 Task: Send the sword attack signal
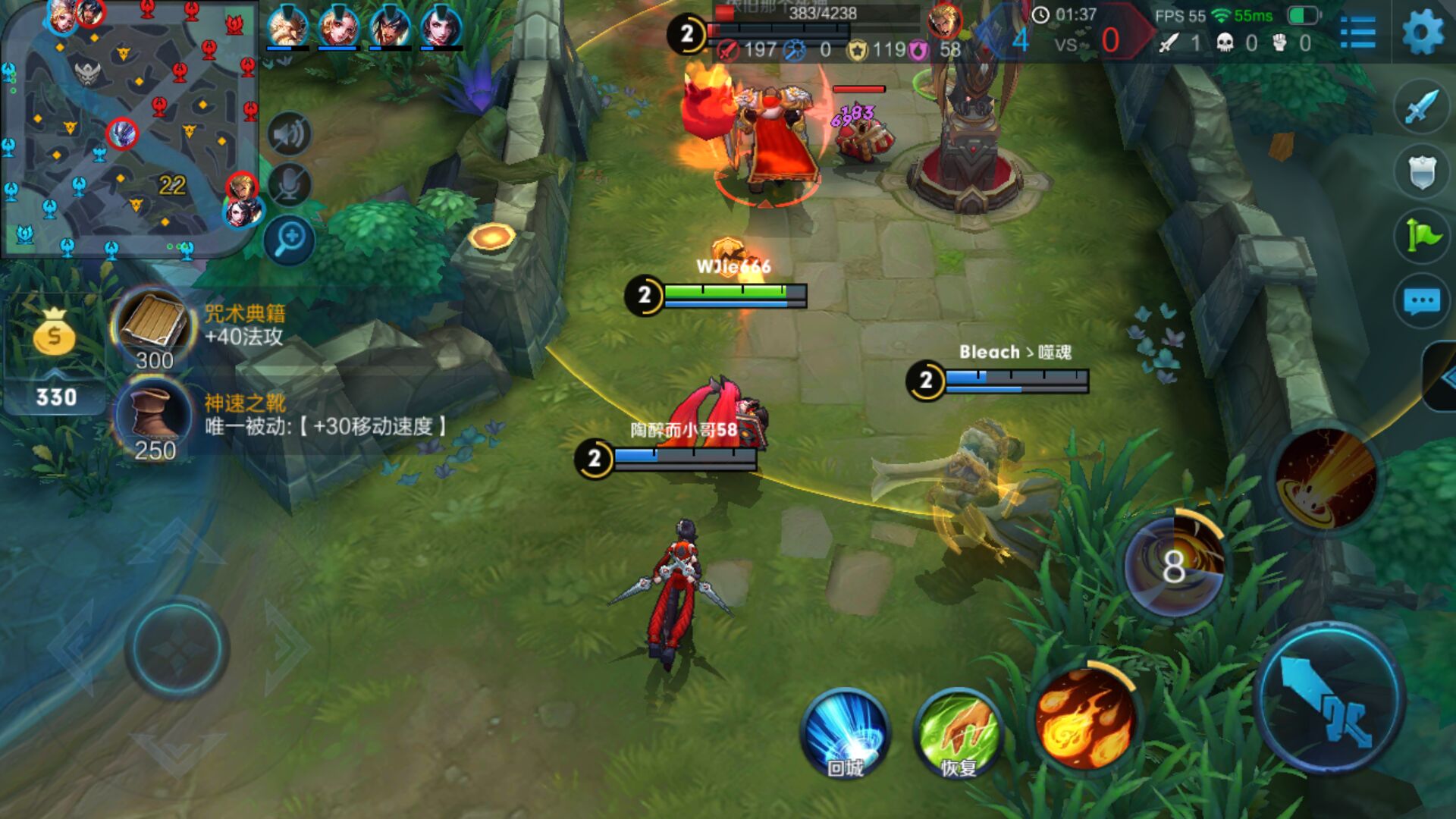coord(1421,107)
